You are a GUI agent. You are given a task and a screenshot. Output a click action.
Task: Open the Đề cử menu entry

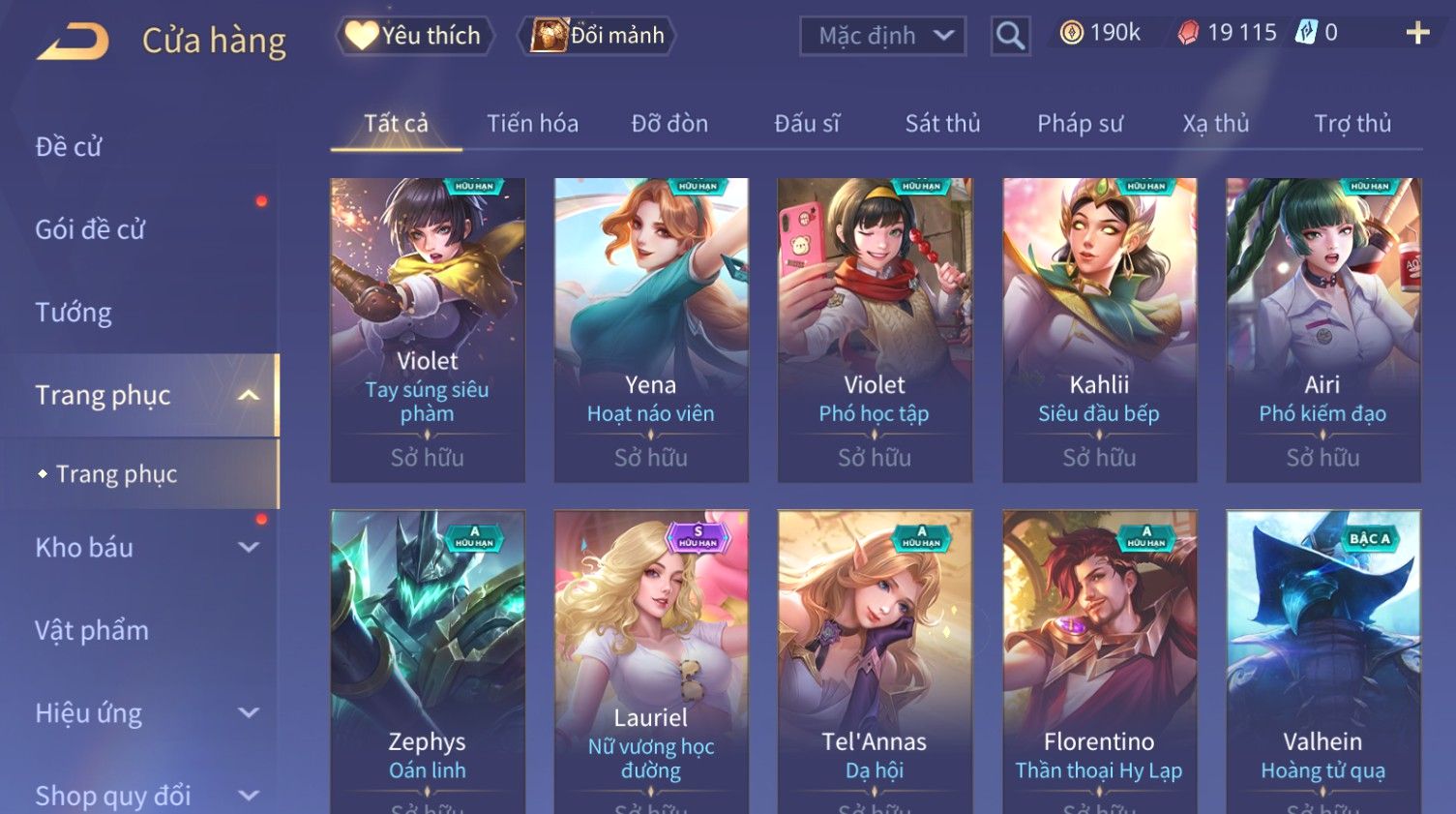(x=69, y=147)
